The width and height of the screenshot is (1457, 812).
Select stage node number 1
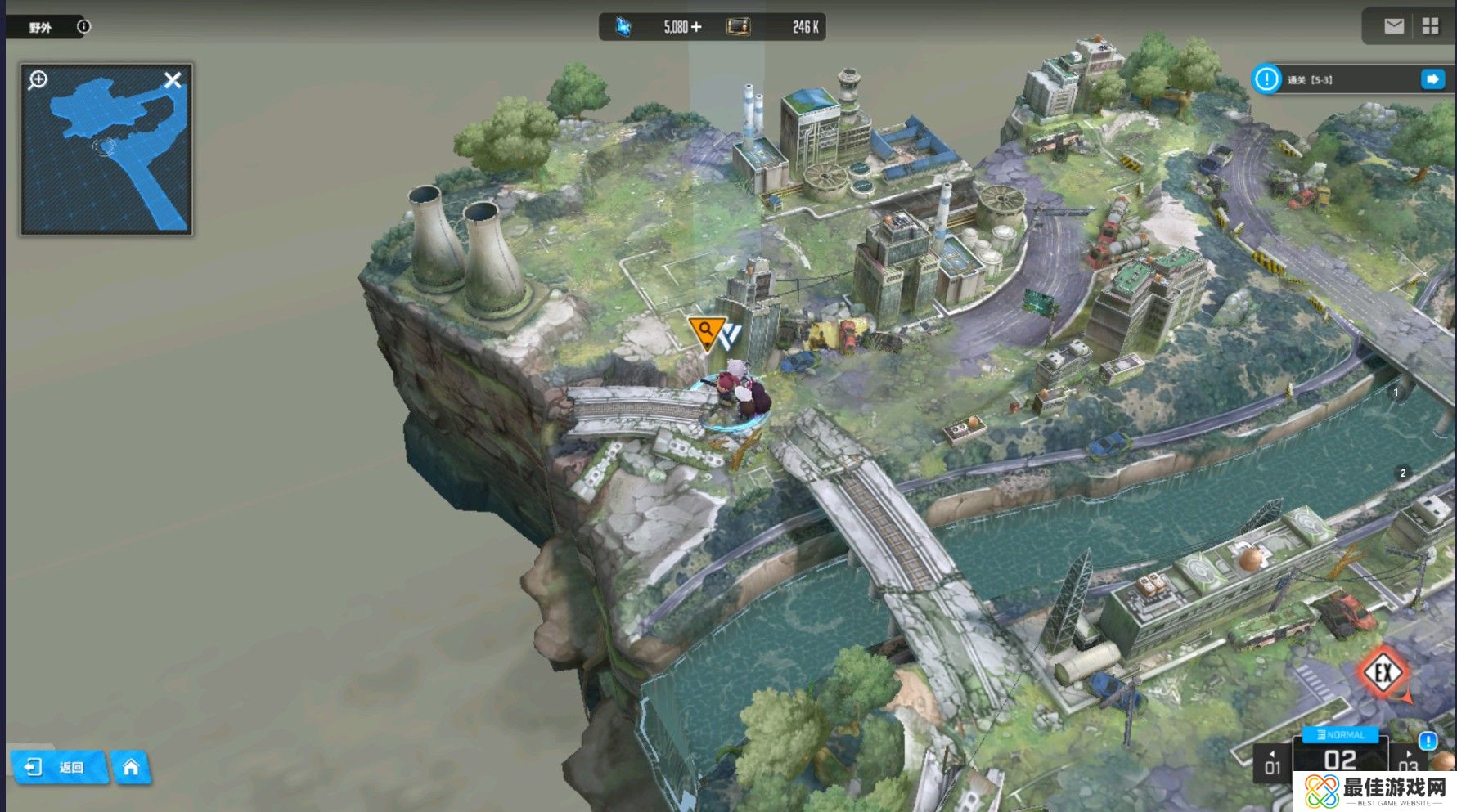[1396, 393]
